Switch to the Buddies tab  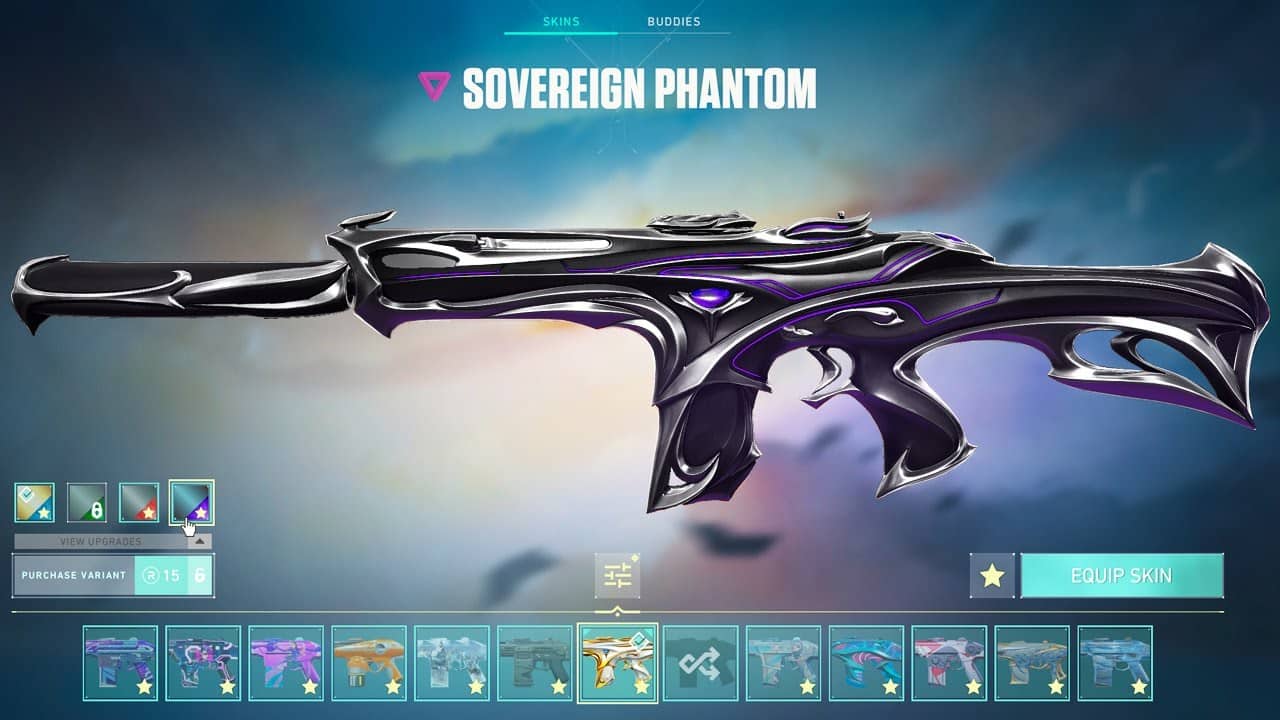click(x=676, y=20)
